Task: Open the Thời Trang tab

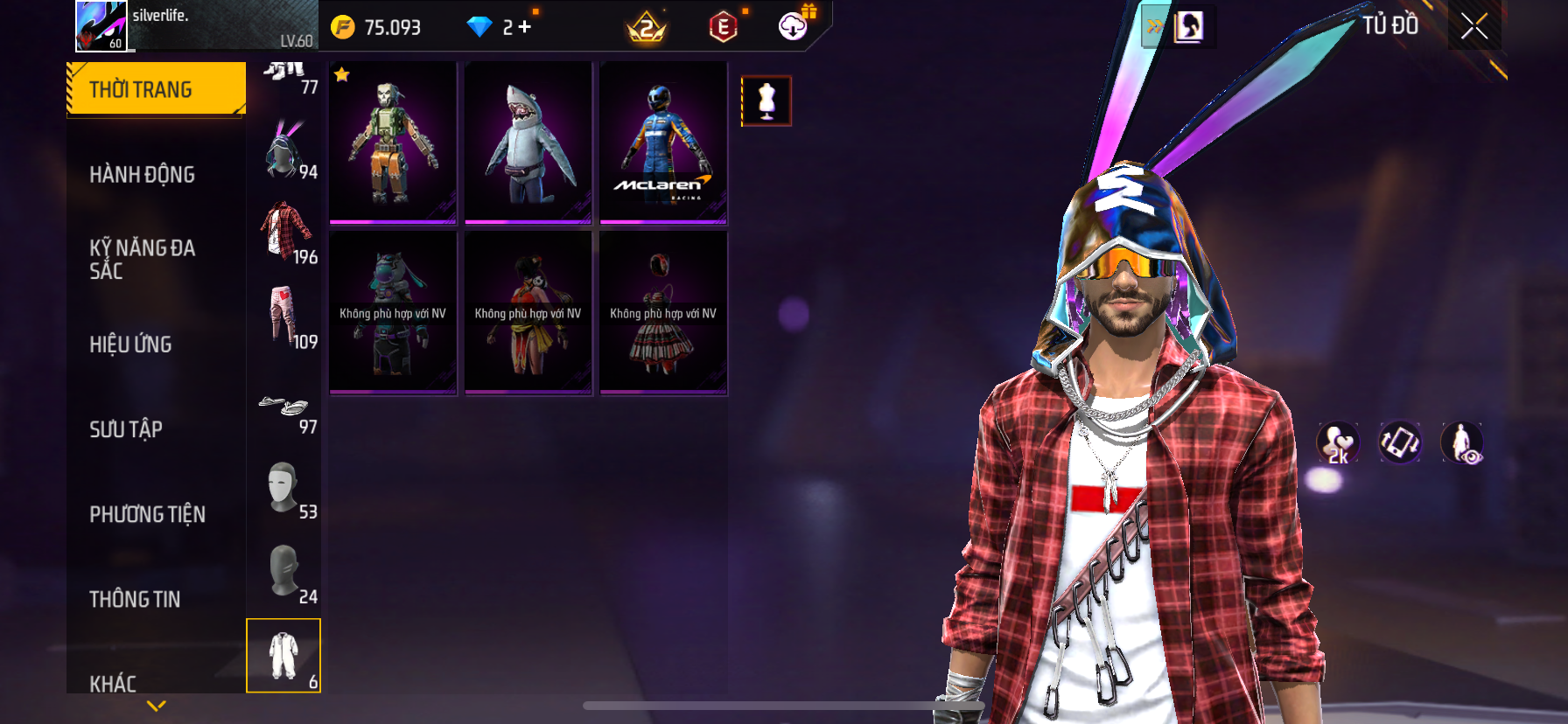Action: [156, 89]
